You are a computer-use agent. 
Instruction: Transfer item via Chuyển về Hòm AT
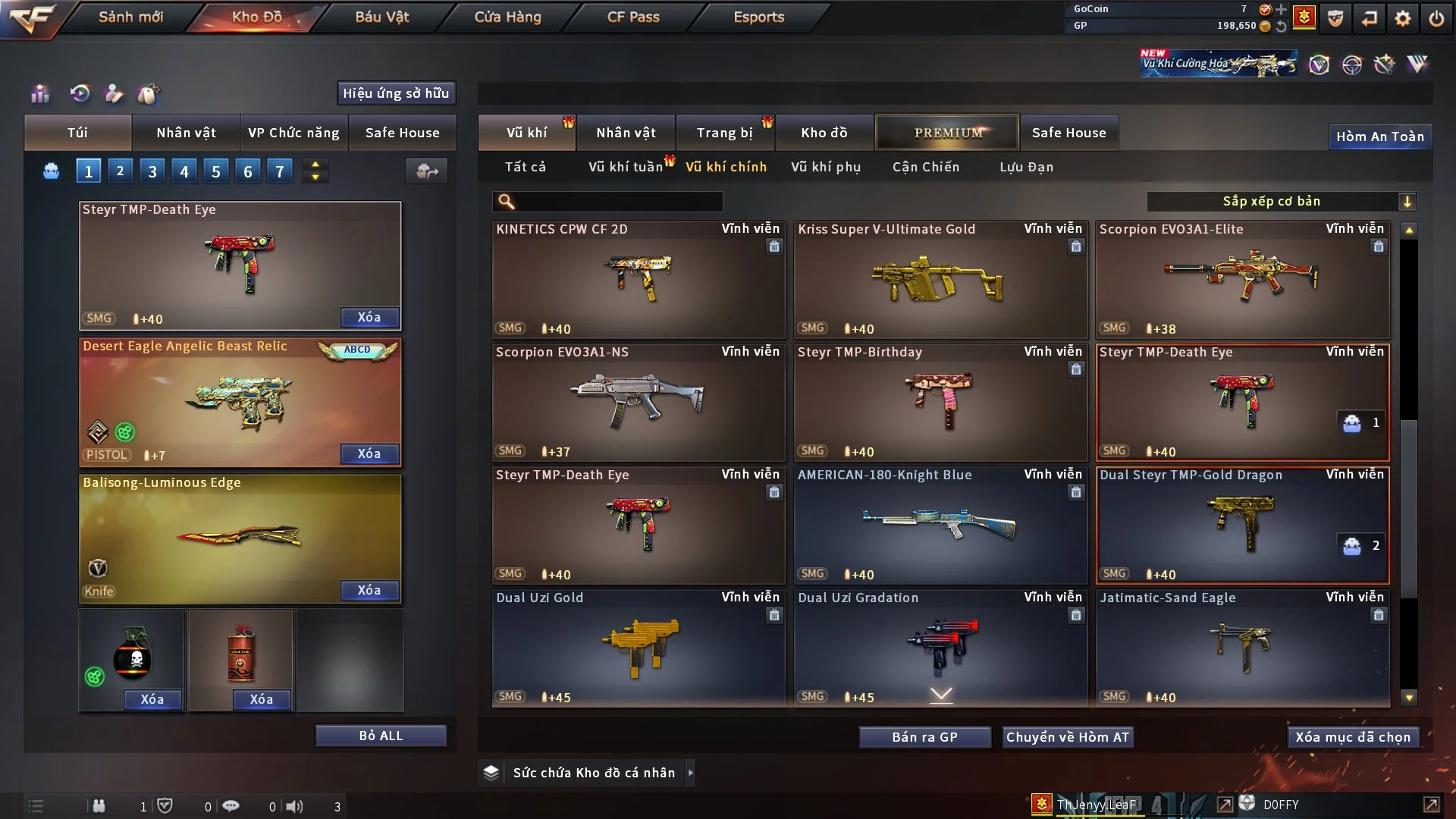click(1068, 737)
